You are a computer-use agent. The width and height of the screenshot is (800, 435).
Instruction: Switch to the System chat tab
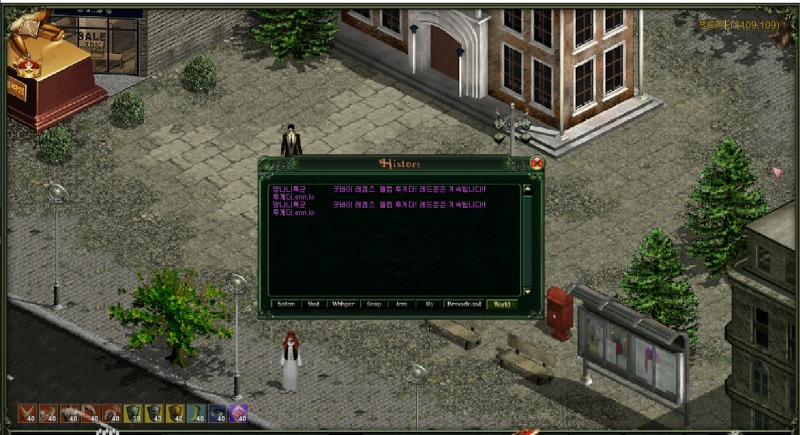coord(286,304)
